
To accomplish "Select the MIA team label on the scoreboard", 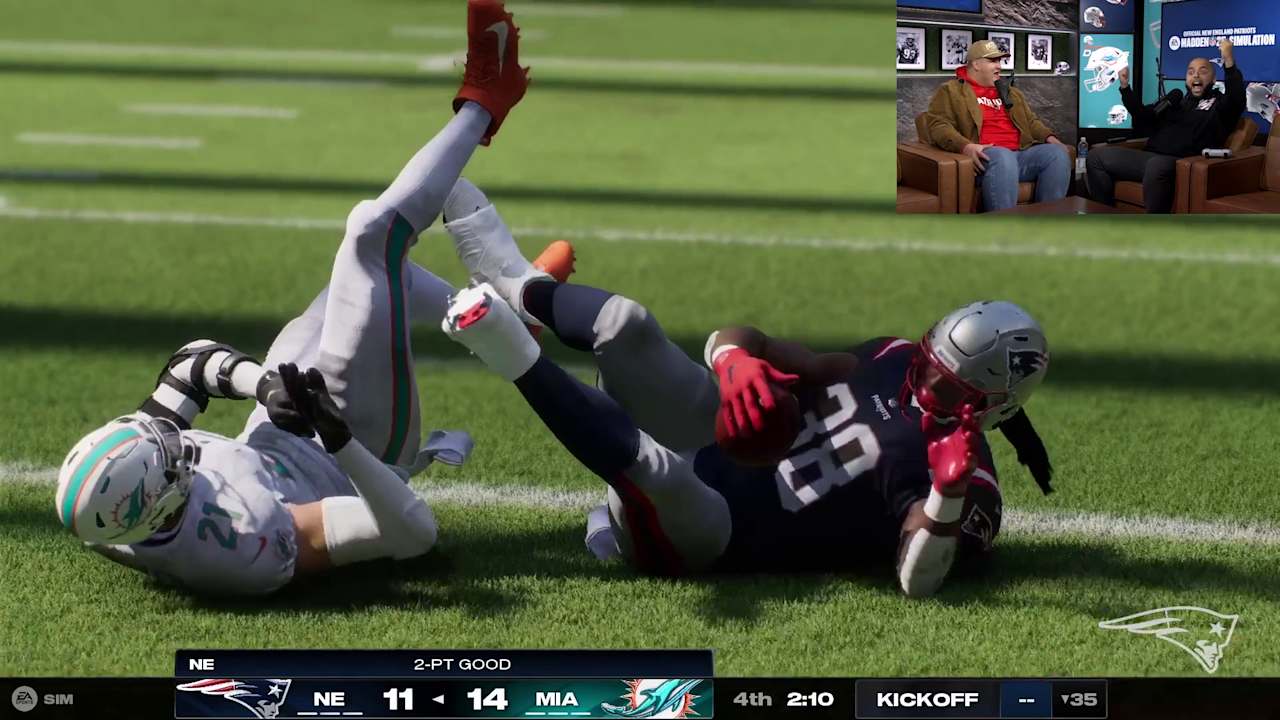I will (556, 699).
